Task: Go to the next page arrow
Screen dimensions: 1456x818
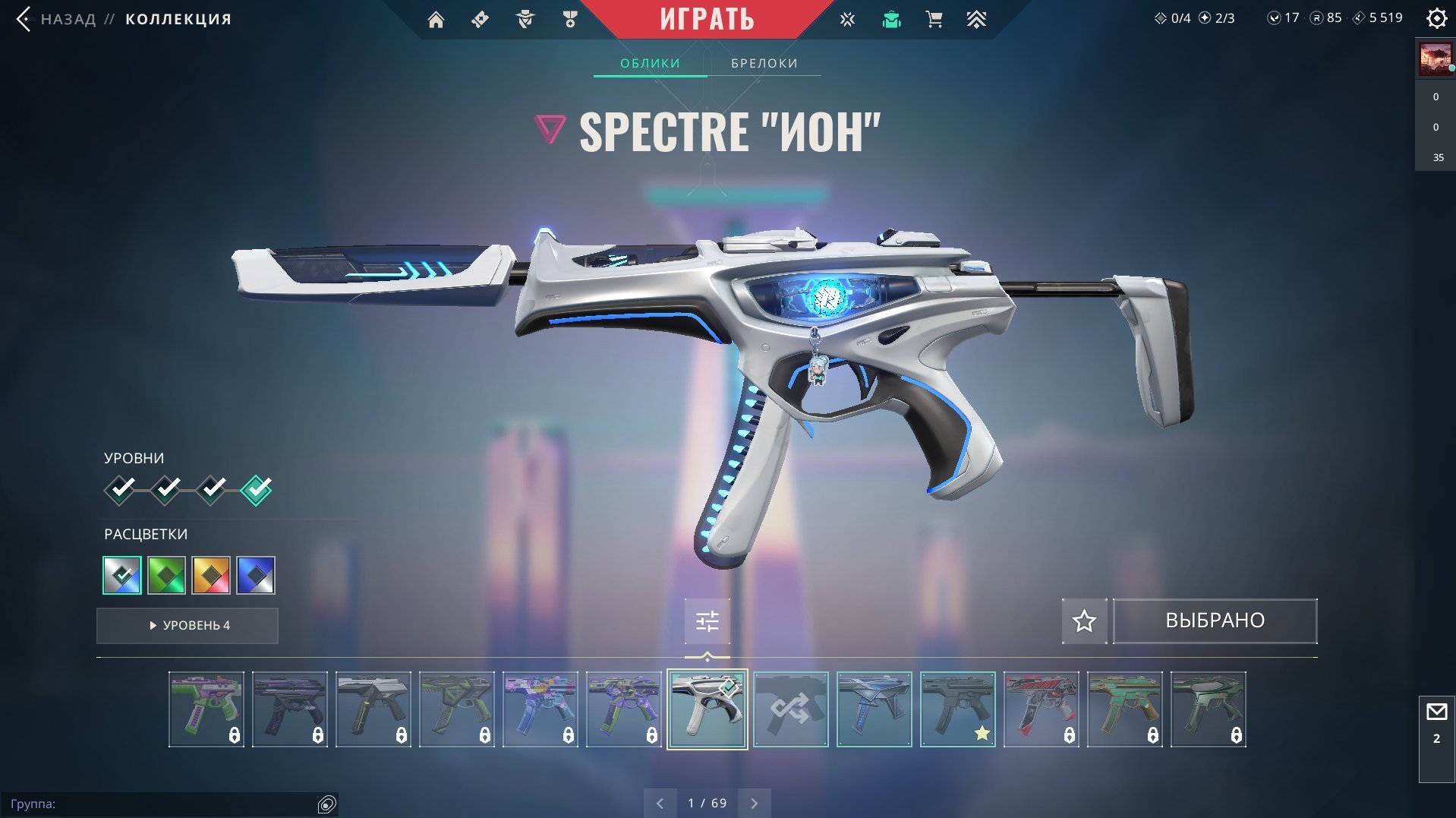Action: (754, 803)
